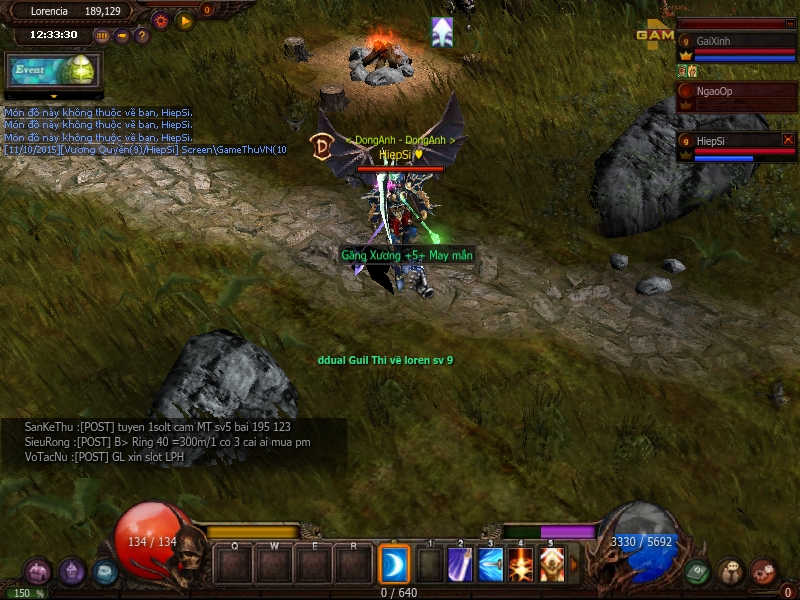800x600 pixels.
Task: Click the X on HiepSi's party frame
Action: pyautogui.click(x=788, y=140)
